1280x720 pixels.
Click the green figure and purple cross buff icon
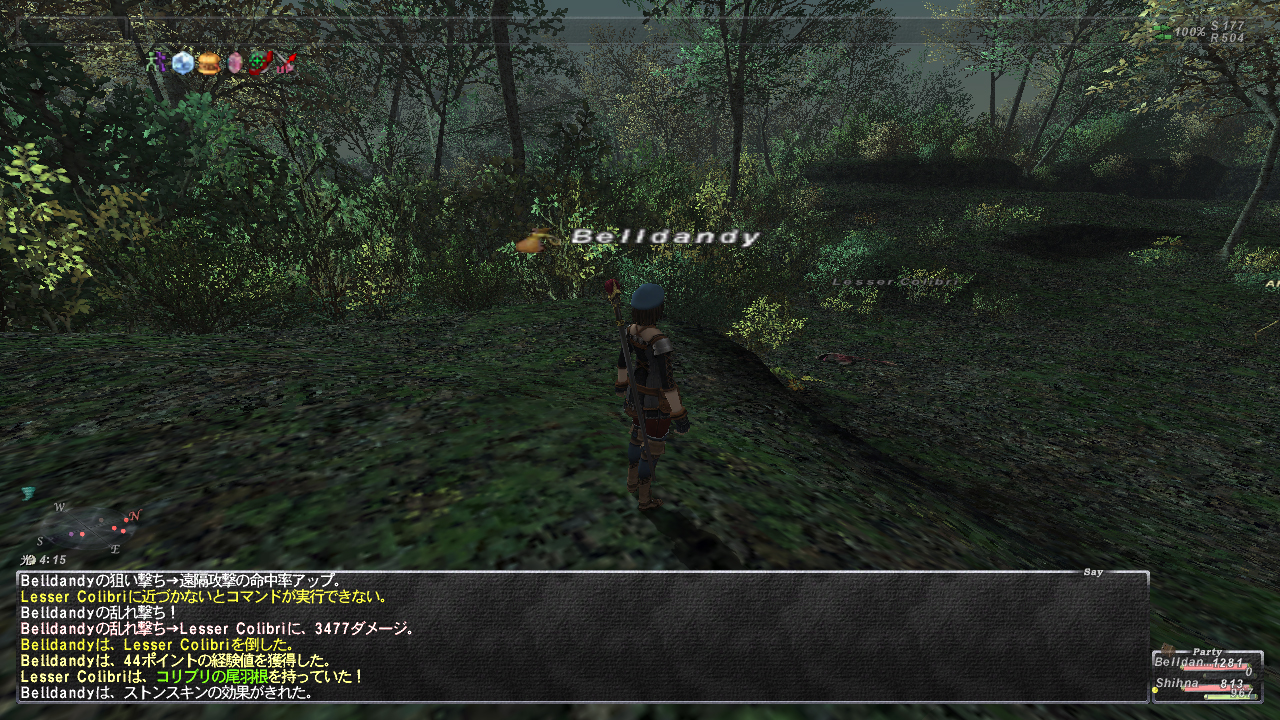pyautogui.click(x=156, y=64)
